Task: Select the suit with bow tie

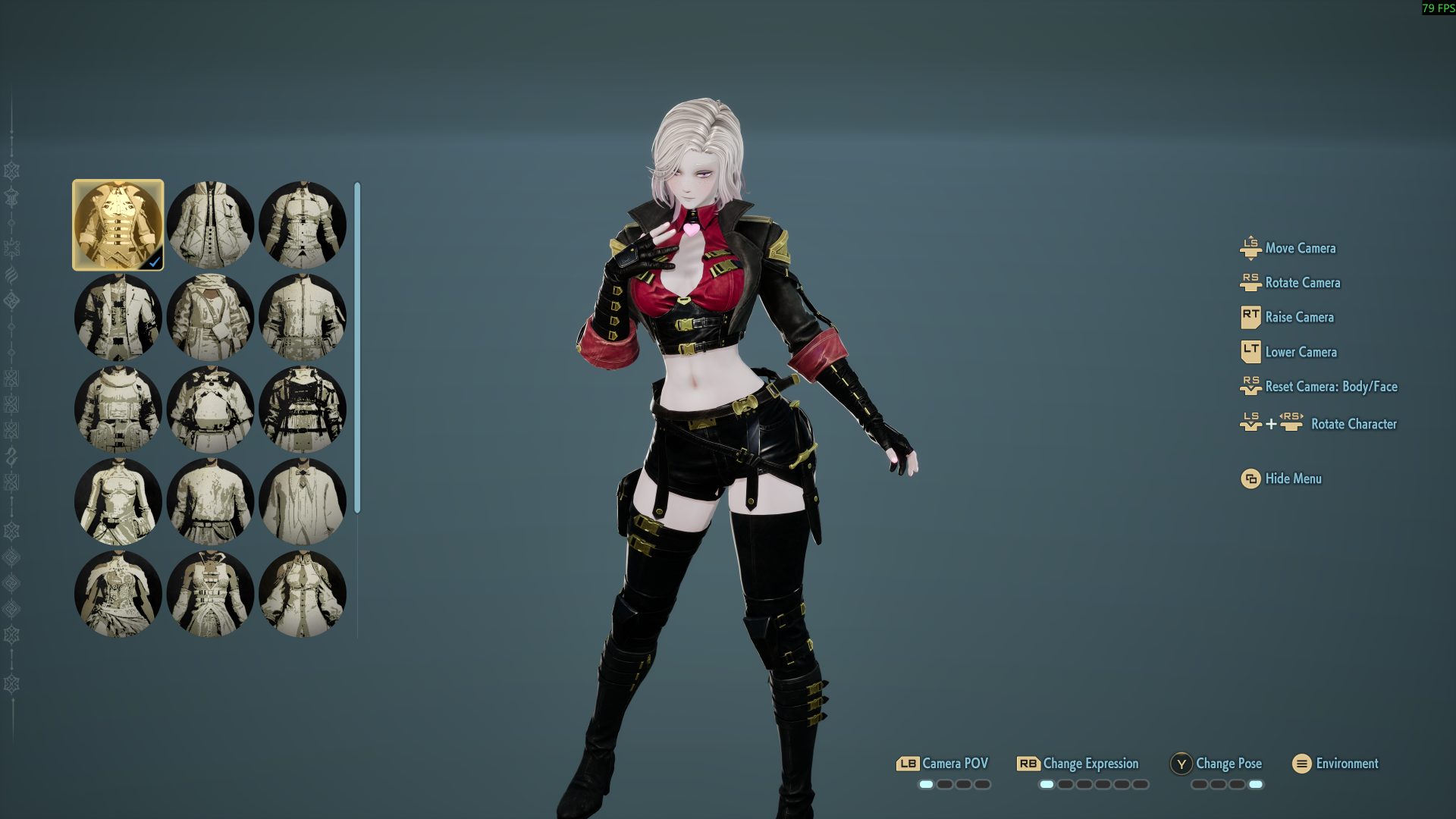Action: click(302, 501)
